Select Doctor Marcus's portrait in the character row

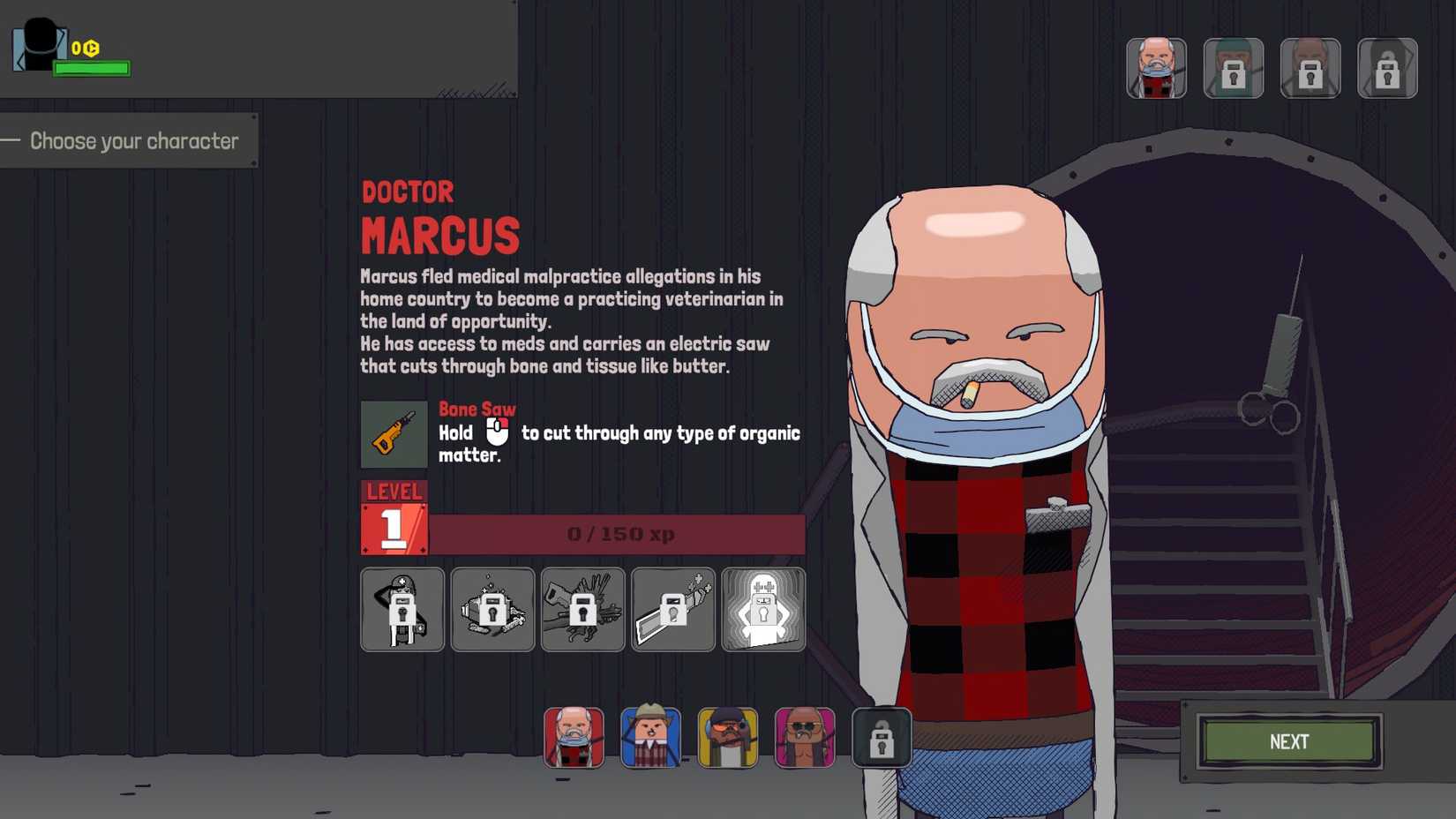point(574,738)
